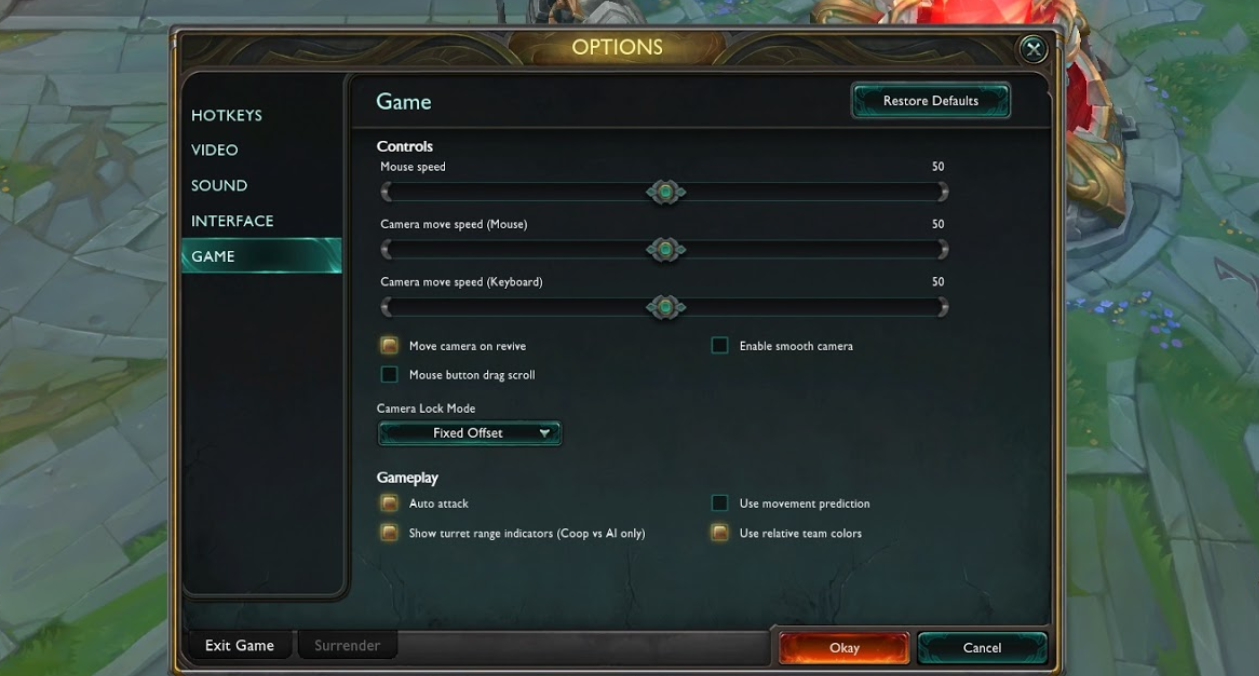Disable Use relative team colors
Image resolution: width=1259 pixels, height=676 pixels.
(x=719, y=533)
